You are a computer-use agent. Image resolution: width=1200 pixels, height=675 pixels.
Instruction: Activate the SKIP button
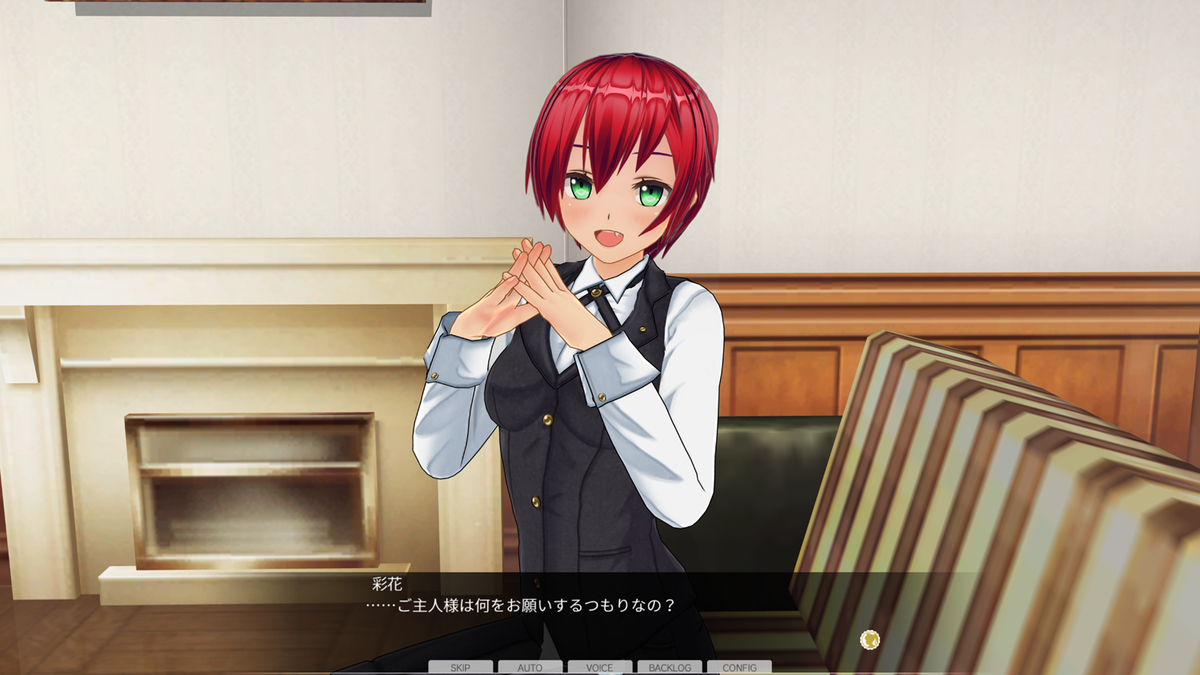[460, 667]
